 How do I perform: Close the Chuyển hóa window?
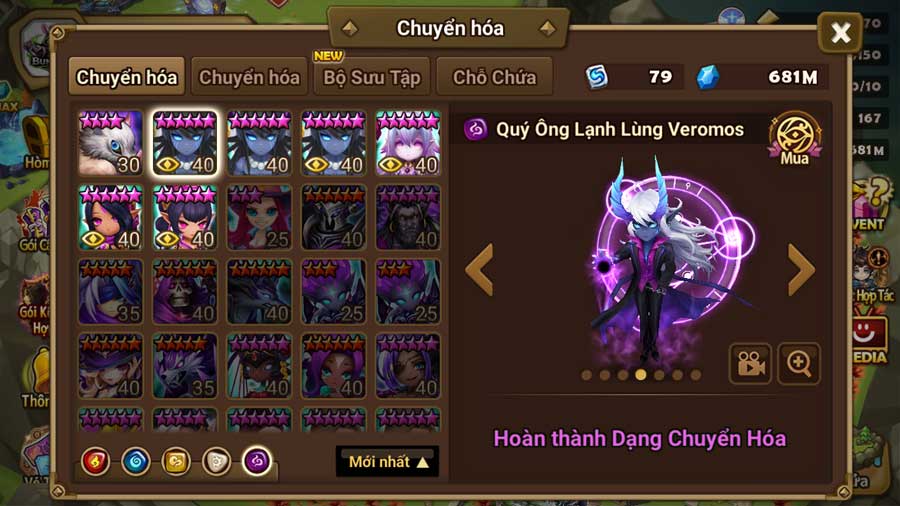click(x=840, y=34)
